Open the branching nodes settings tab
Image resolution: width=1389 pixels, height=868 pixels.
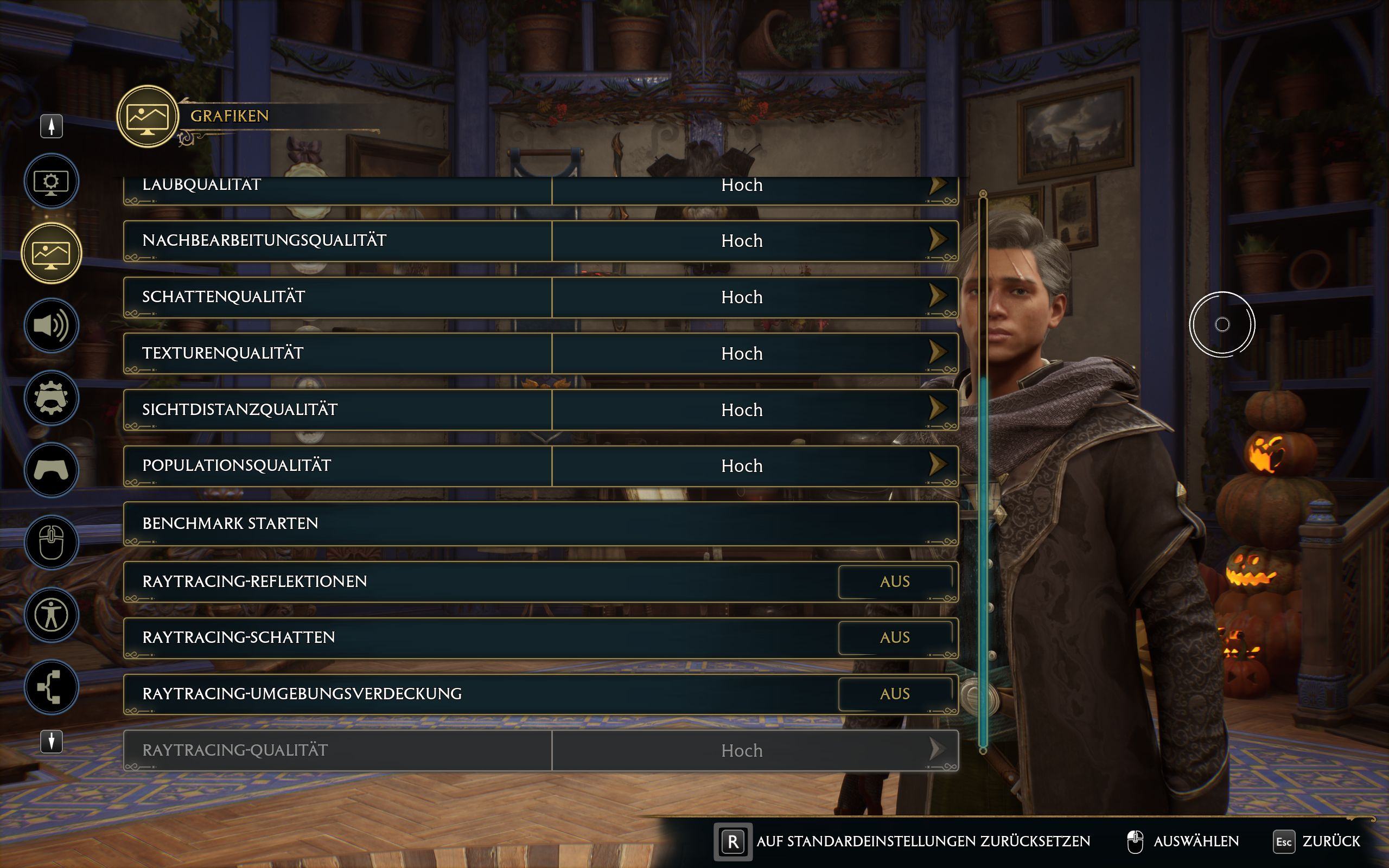coord(51,687)
